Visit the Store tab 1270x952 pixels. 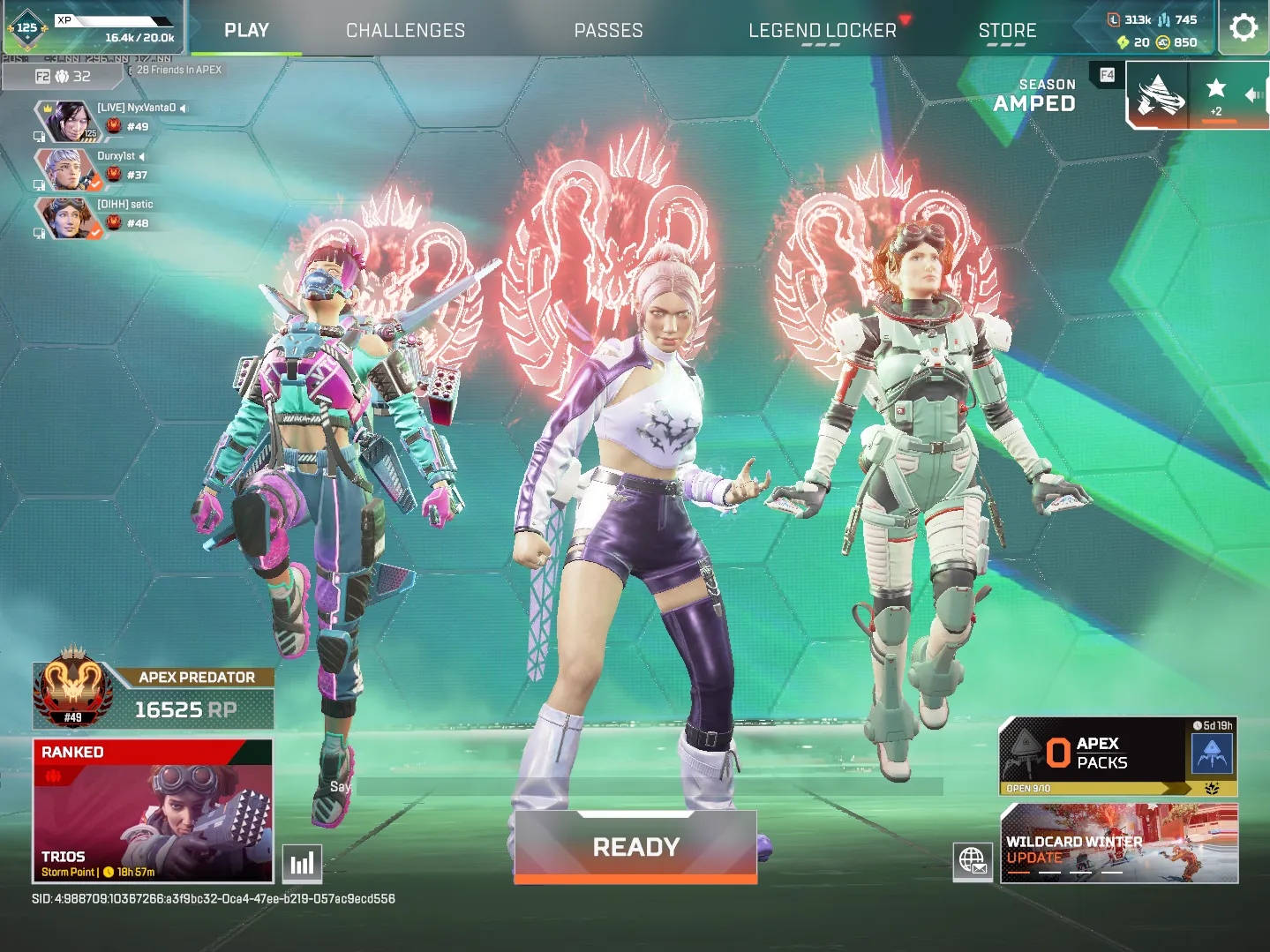pos(1007,30)
